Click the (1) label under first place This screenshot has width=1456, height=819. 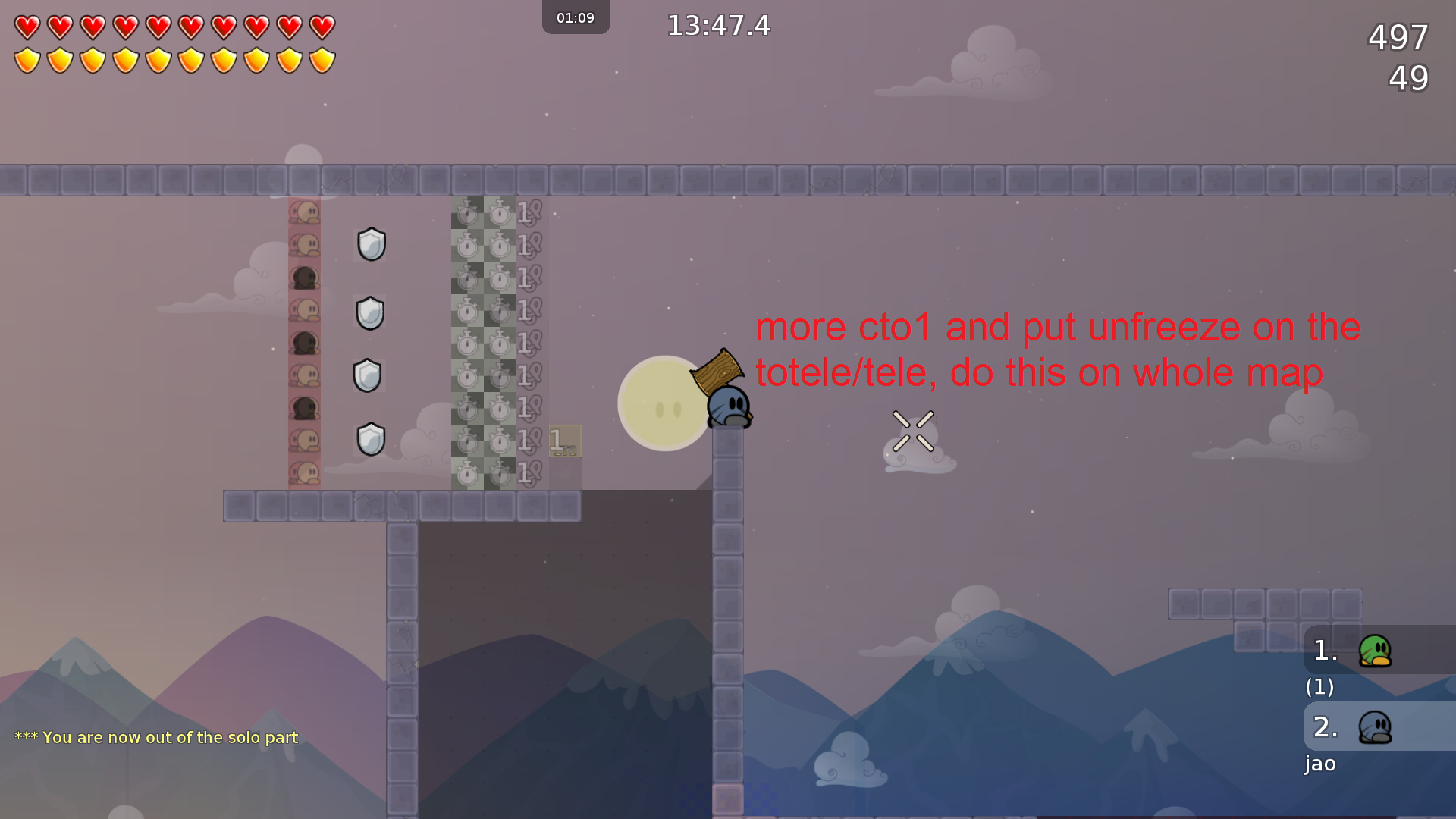1319,688
